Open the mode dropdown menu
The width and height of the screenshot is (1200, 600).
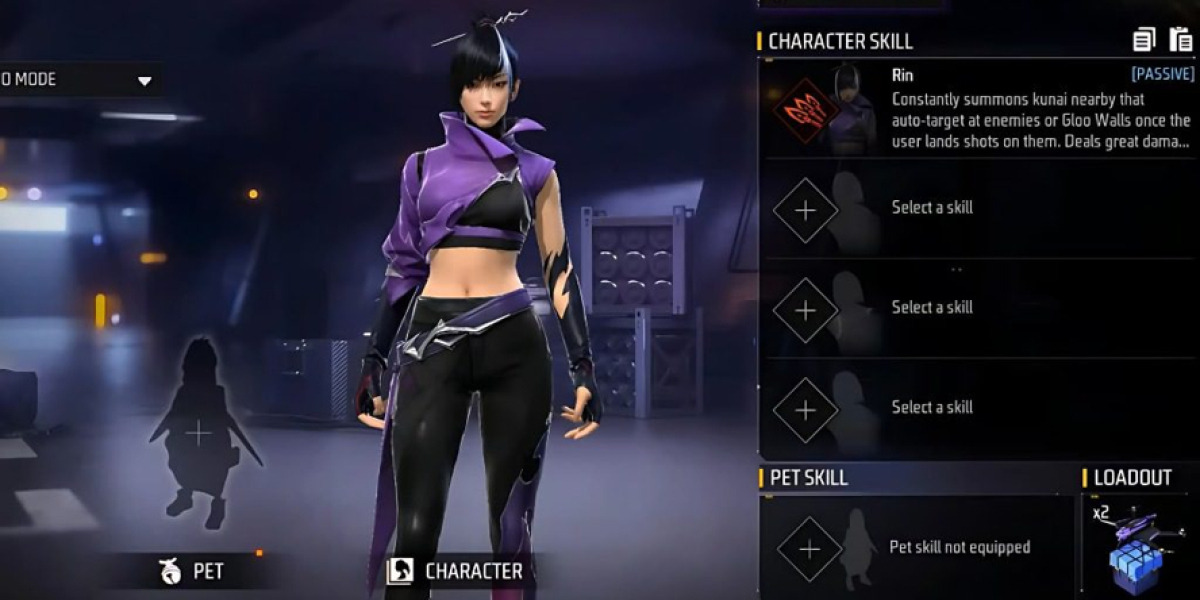click(x=144, y=80)
